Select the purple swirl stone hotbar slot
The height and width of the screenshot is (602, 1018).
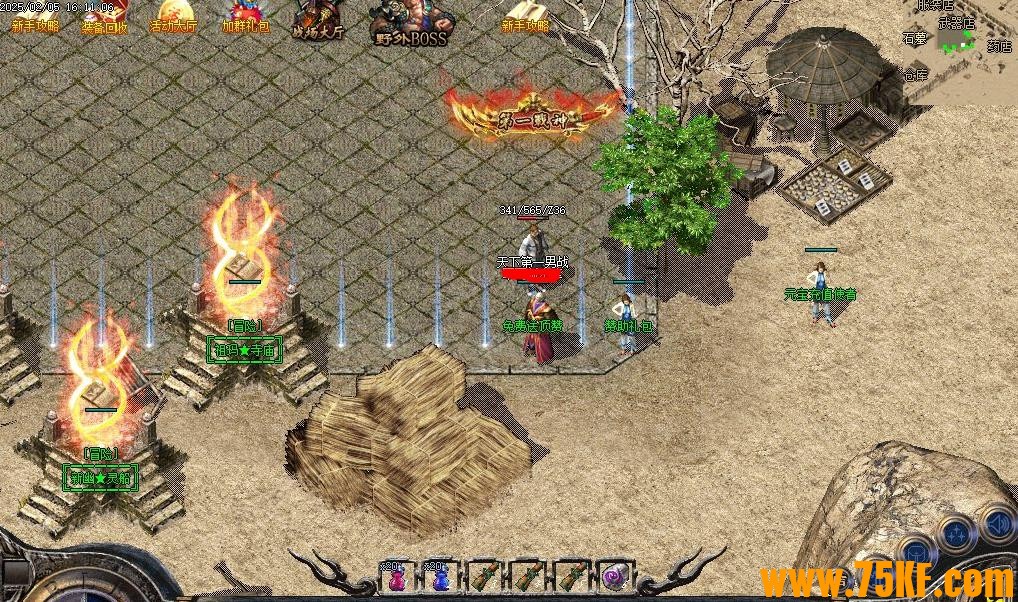[613, 578]
